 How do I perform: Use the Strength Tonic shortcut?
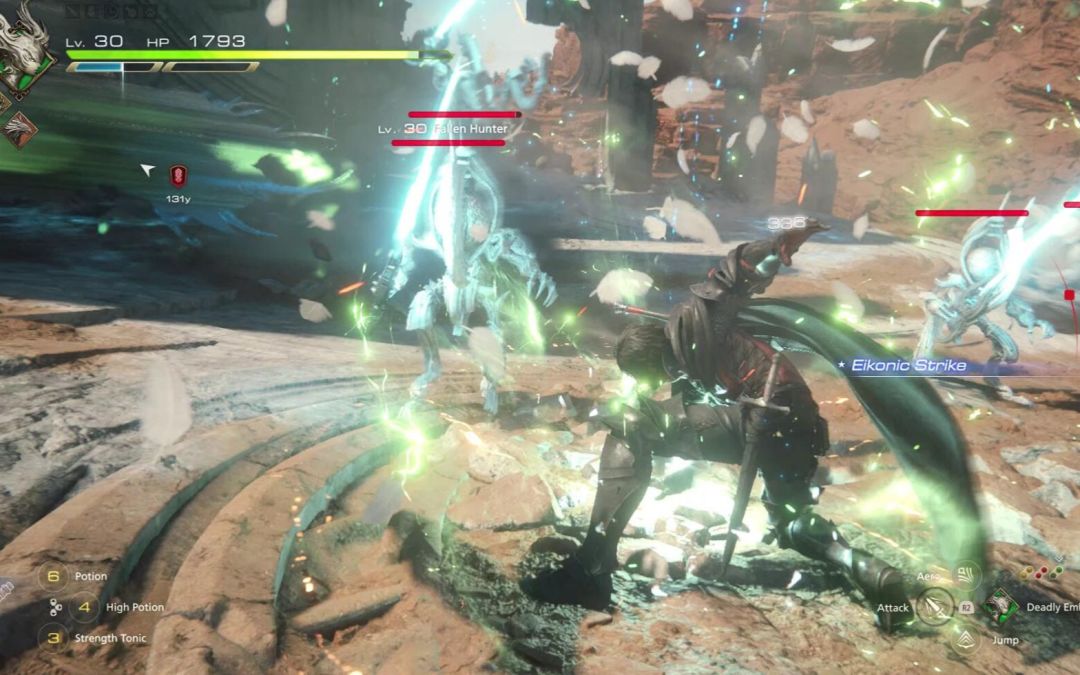(x=54, y=638)
